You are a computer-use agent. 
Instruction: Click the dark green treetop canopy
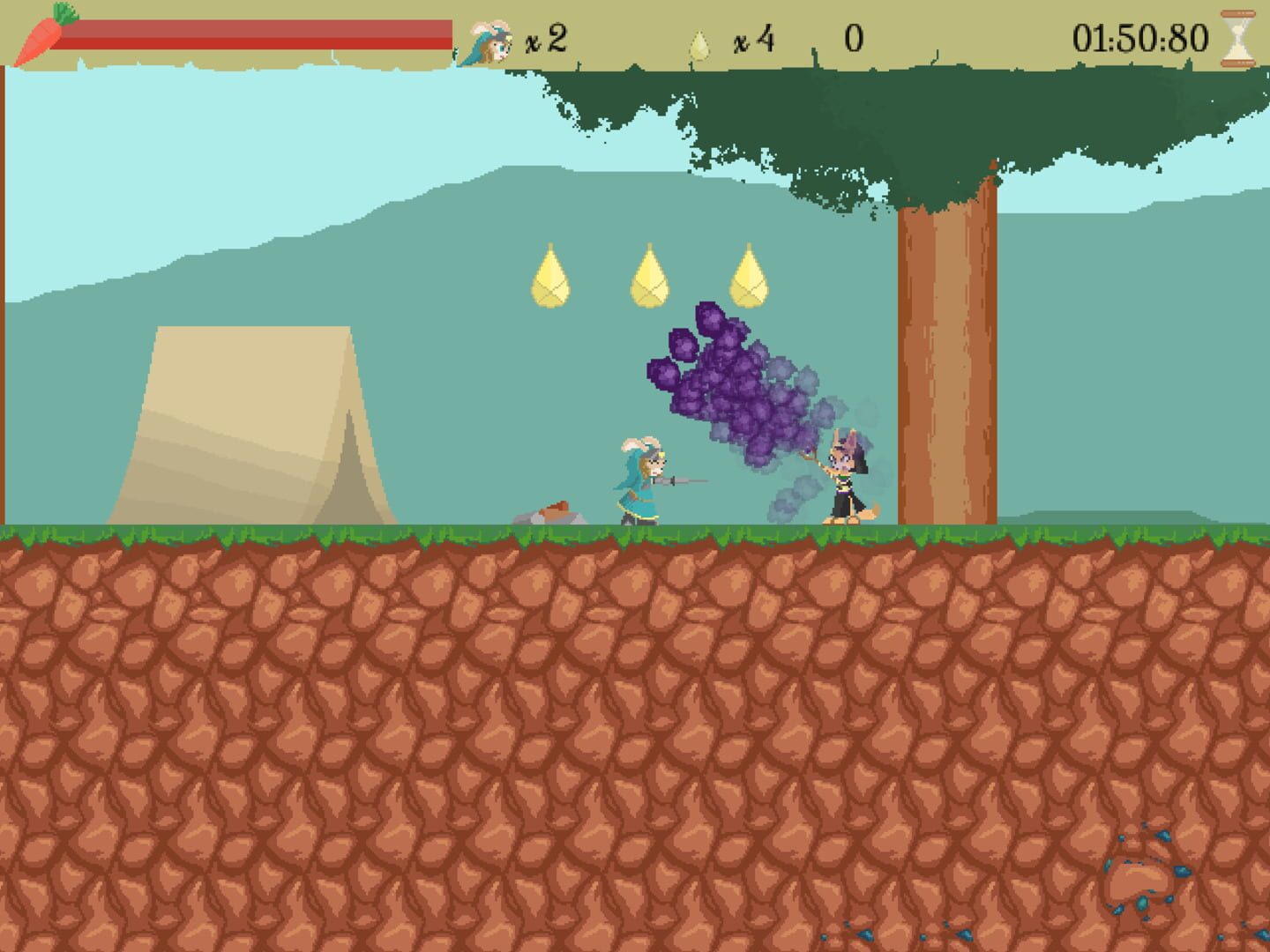tap(882, 115)
